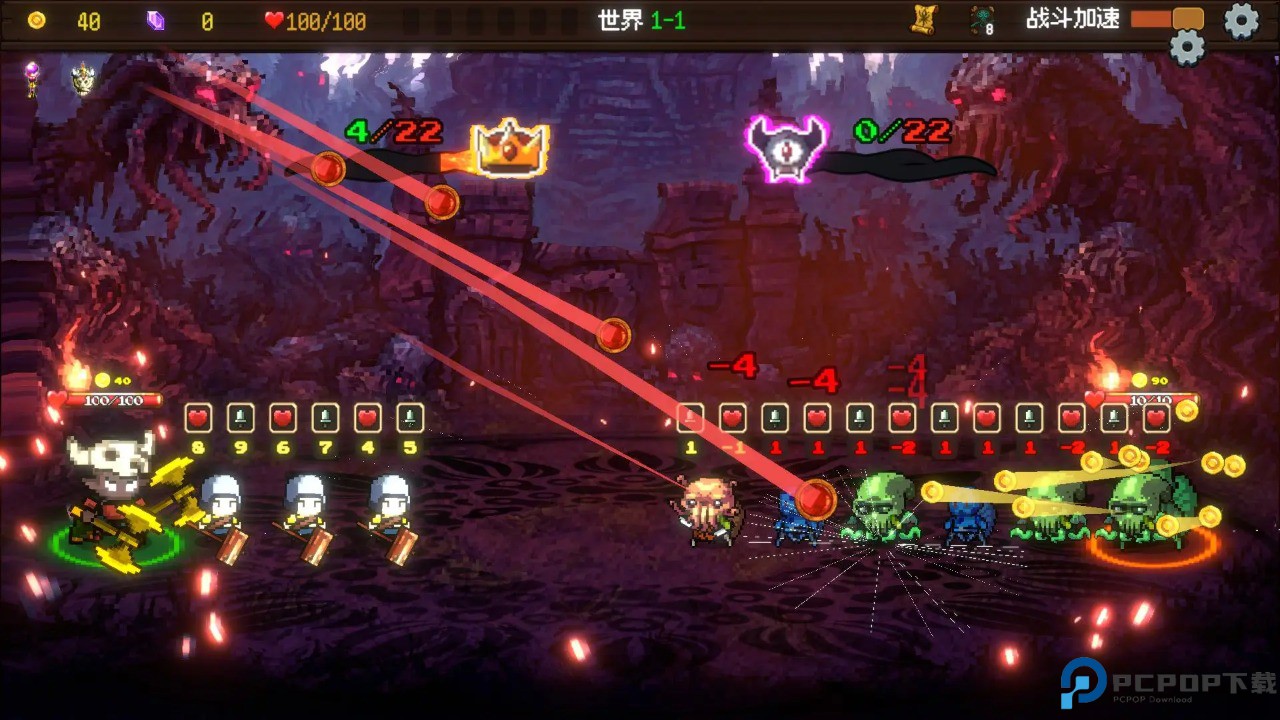Click the first heart slot above allied soldiers
This screenshot has width=1280, height=720.
click(198, 416)
